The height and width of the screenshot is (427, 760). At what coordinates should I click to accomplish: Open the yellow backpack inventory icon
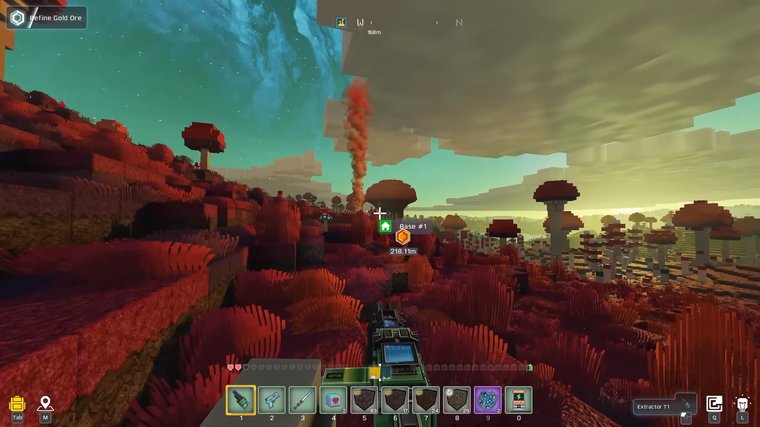[17, 404]
